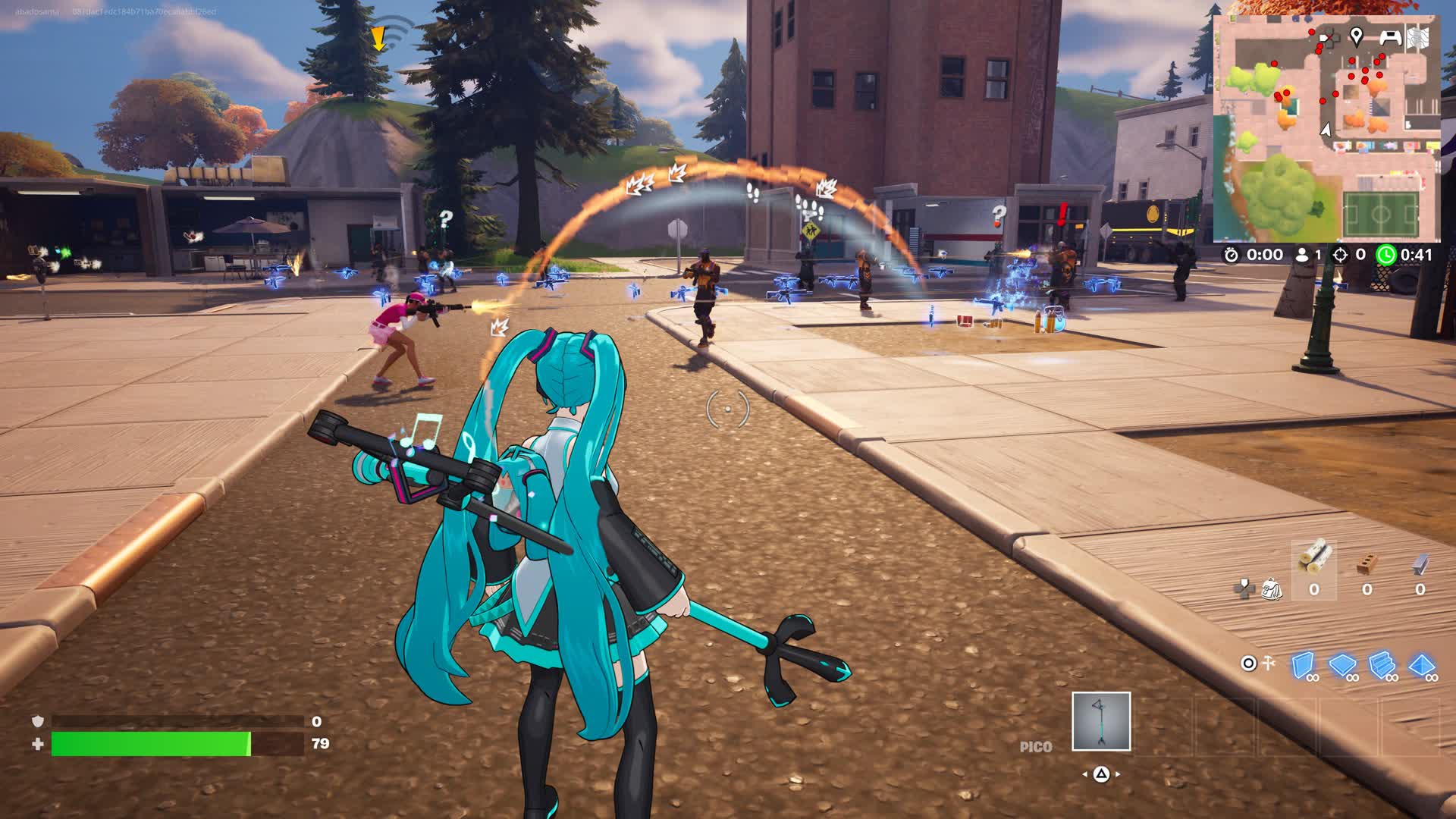Choose the stairs building piece
The width and height of the screenshot is (1456, 819).
(x=1382, y=666)
